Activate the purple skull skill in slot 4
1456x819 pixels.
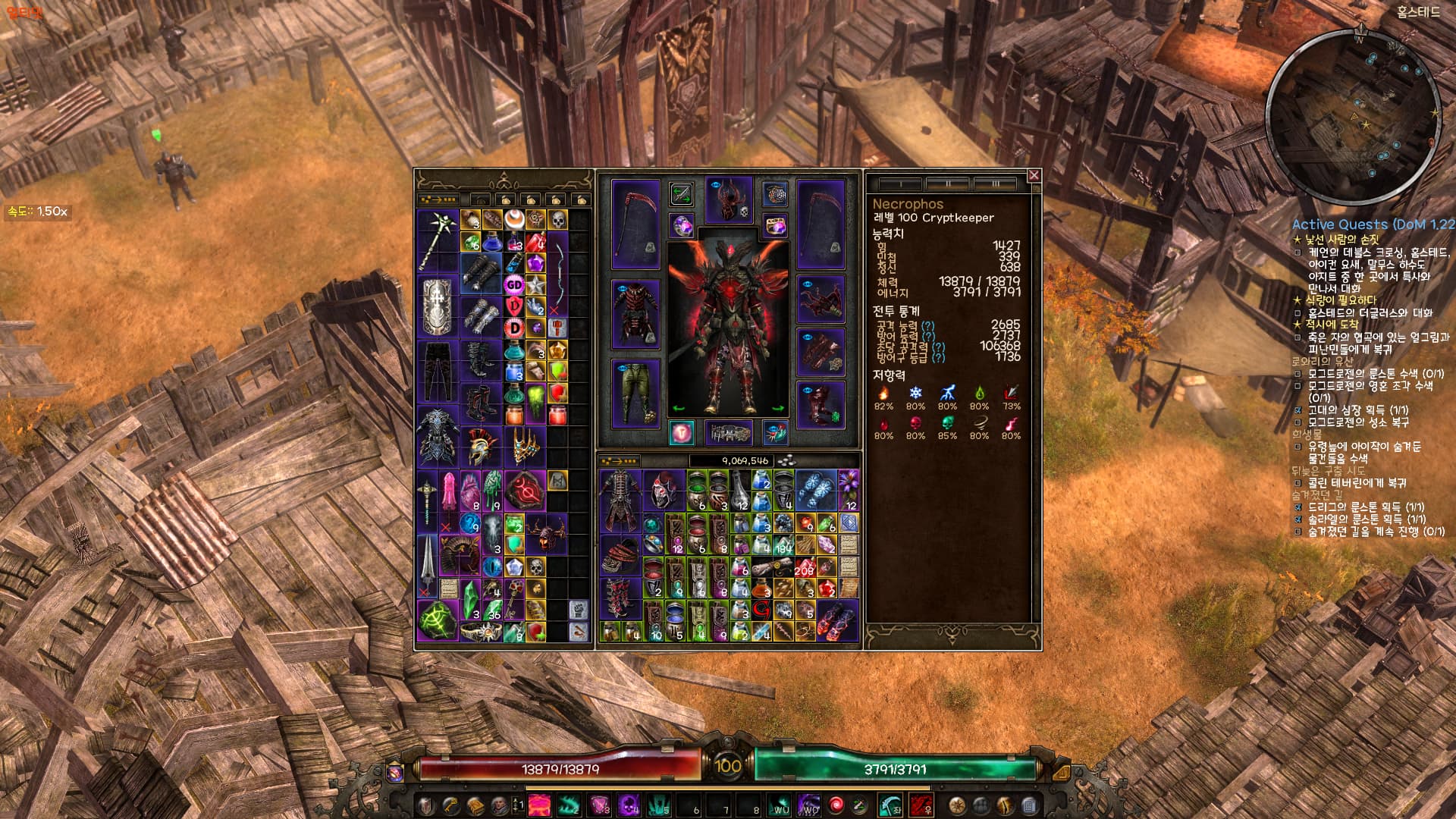click(x=629, y=805)
